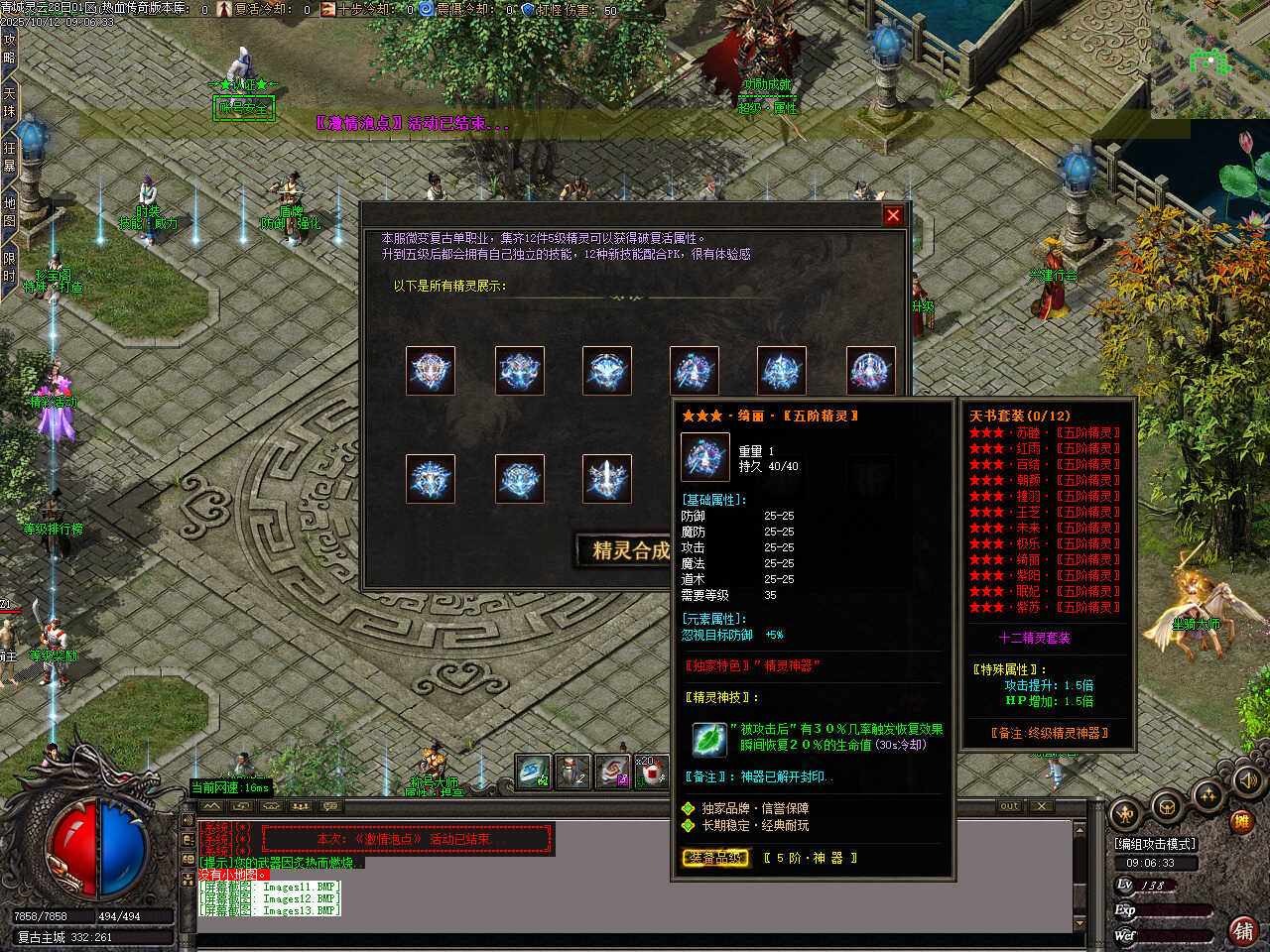Screen dimensions: 1270x952
Task: Open the 摊 stall round button
Action: pyautogui.click(x=1241, y=821)
